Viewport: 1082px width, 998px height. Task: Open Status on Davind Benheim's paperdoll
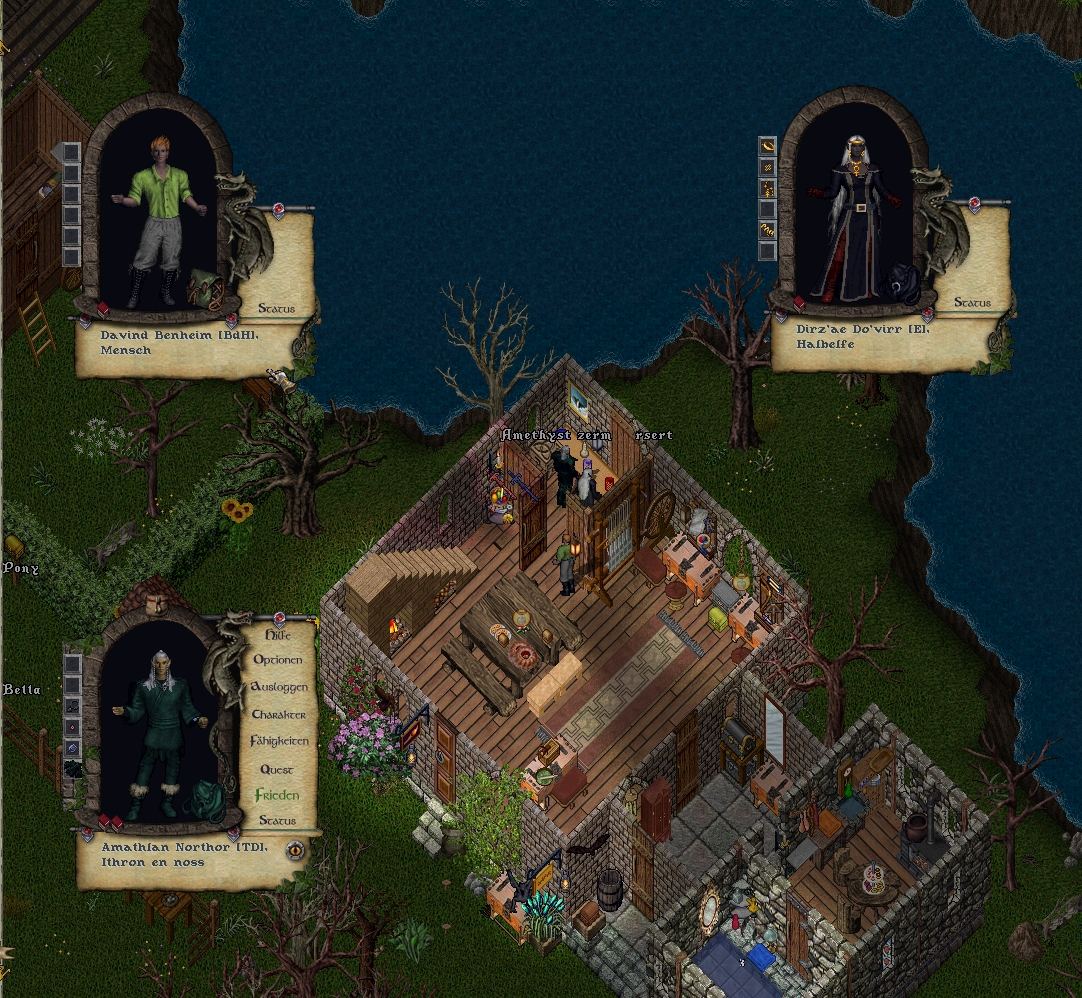tap(276, 308)
